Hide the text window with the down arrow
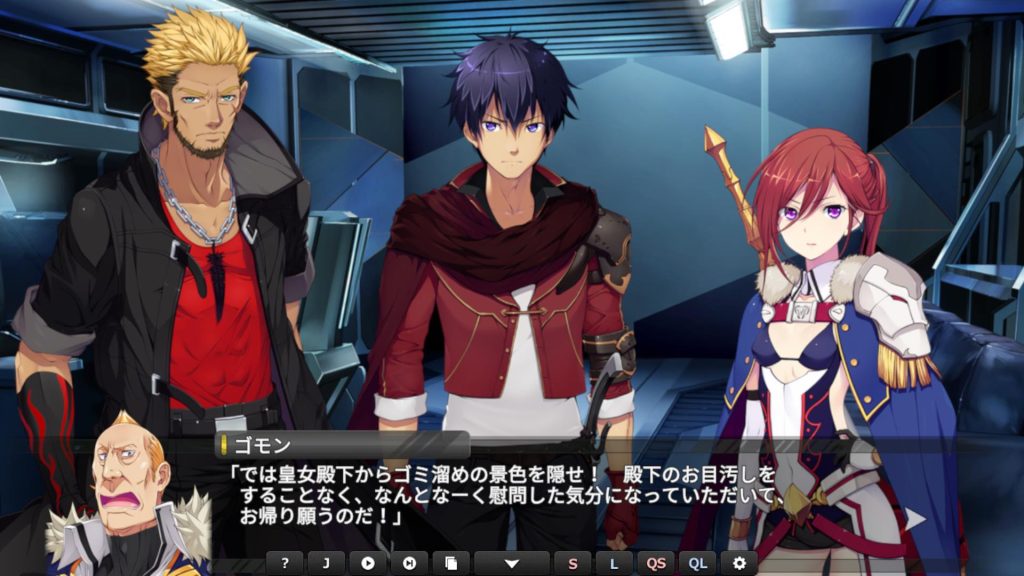The height and width of the screenshot is (576, 1024). 511,563
